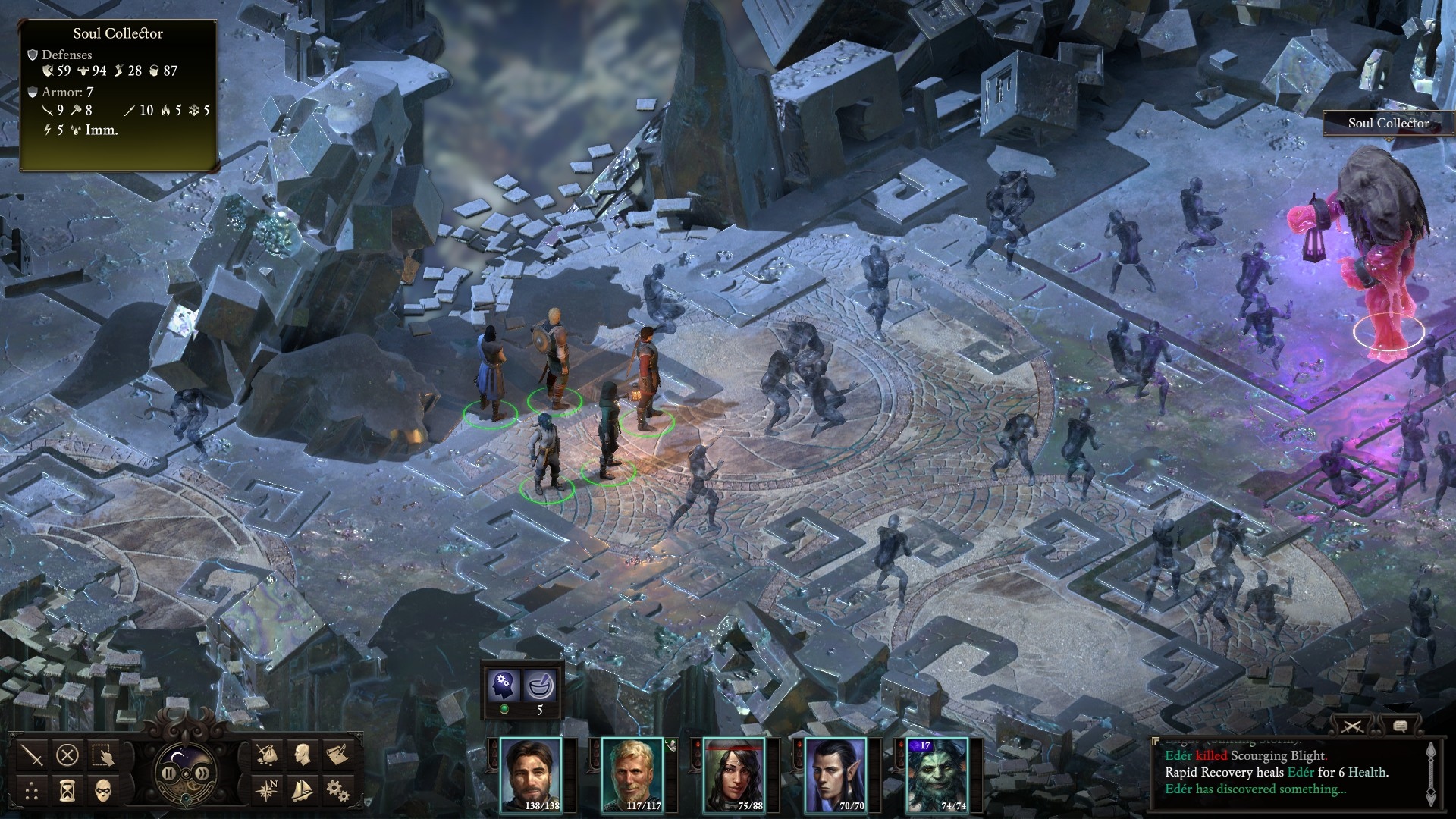This screenshot has height=819, width=1456.
Task: Select all party members with the marquee button
Action: pyautogui.click(x=103, y=755)
